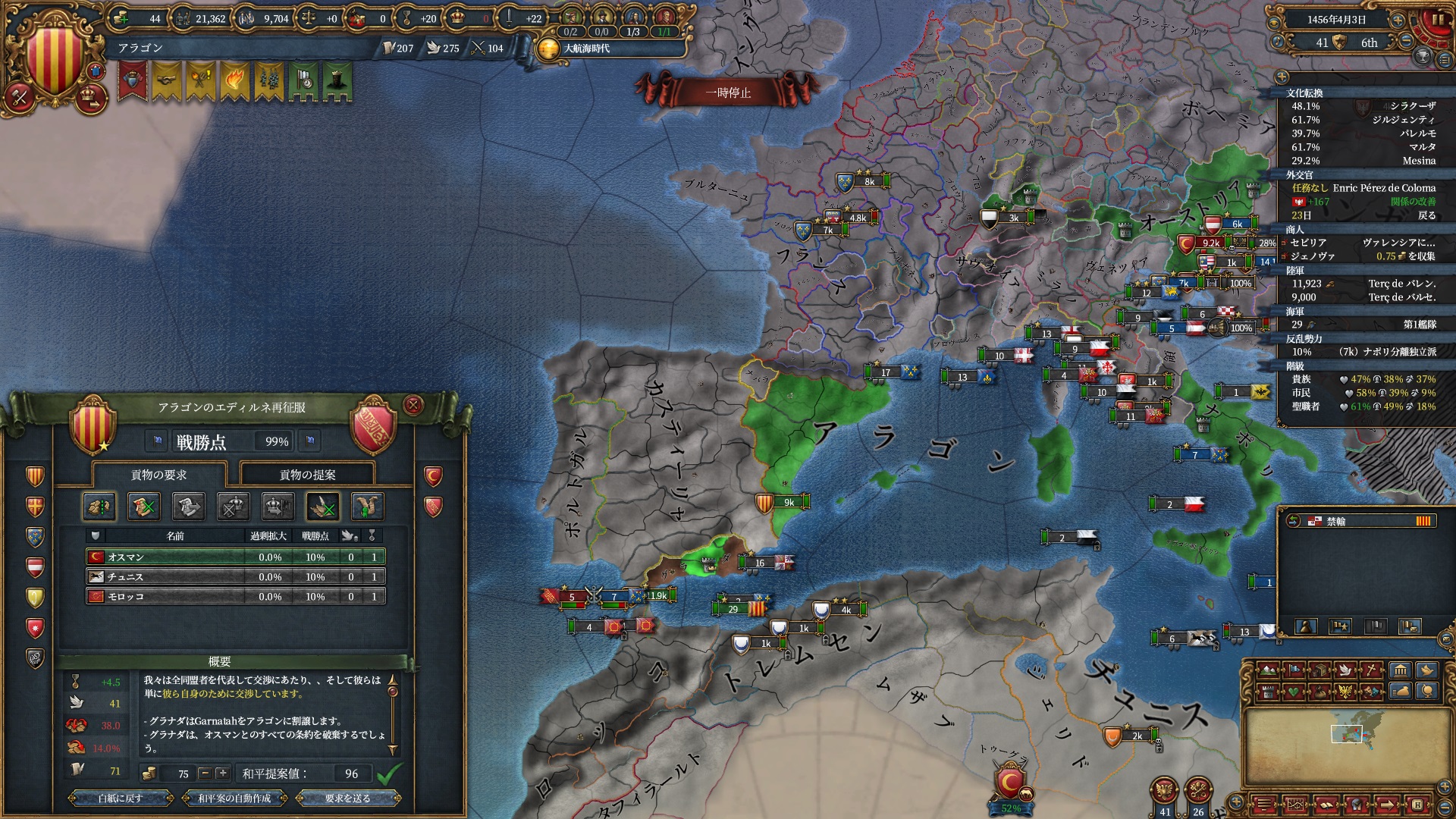The height and width of the screenshot is (819, 1456).
Task: Close the Aragon peace deal window
Action: (413, 405)
